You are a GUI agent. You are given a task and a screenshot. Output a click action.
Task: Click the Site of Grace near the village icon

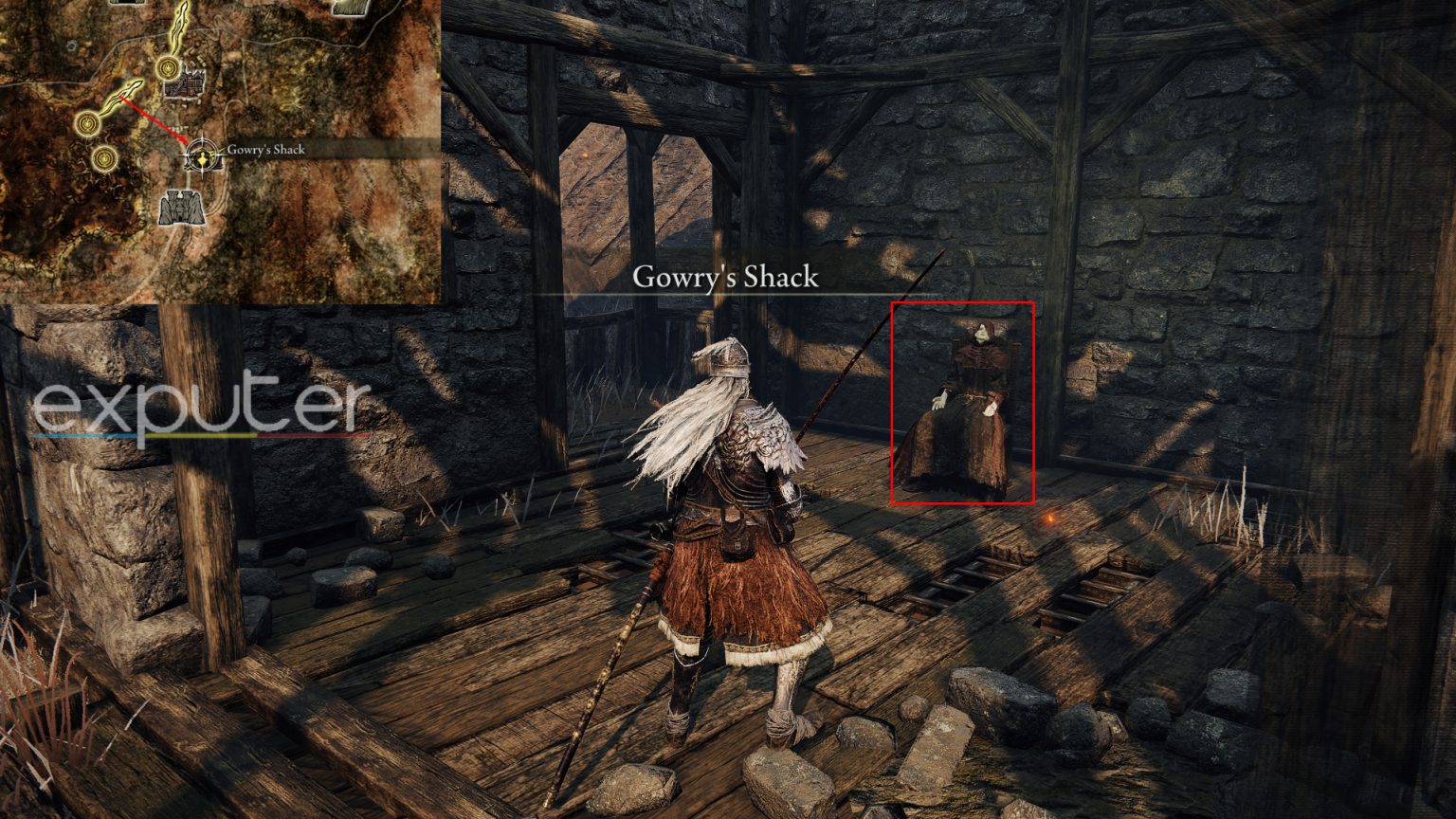pos(167,68)
